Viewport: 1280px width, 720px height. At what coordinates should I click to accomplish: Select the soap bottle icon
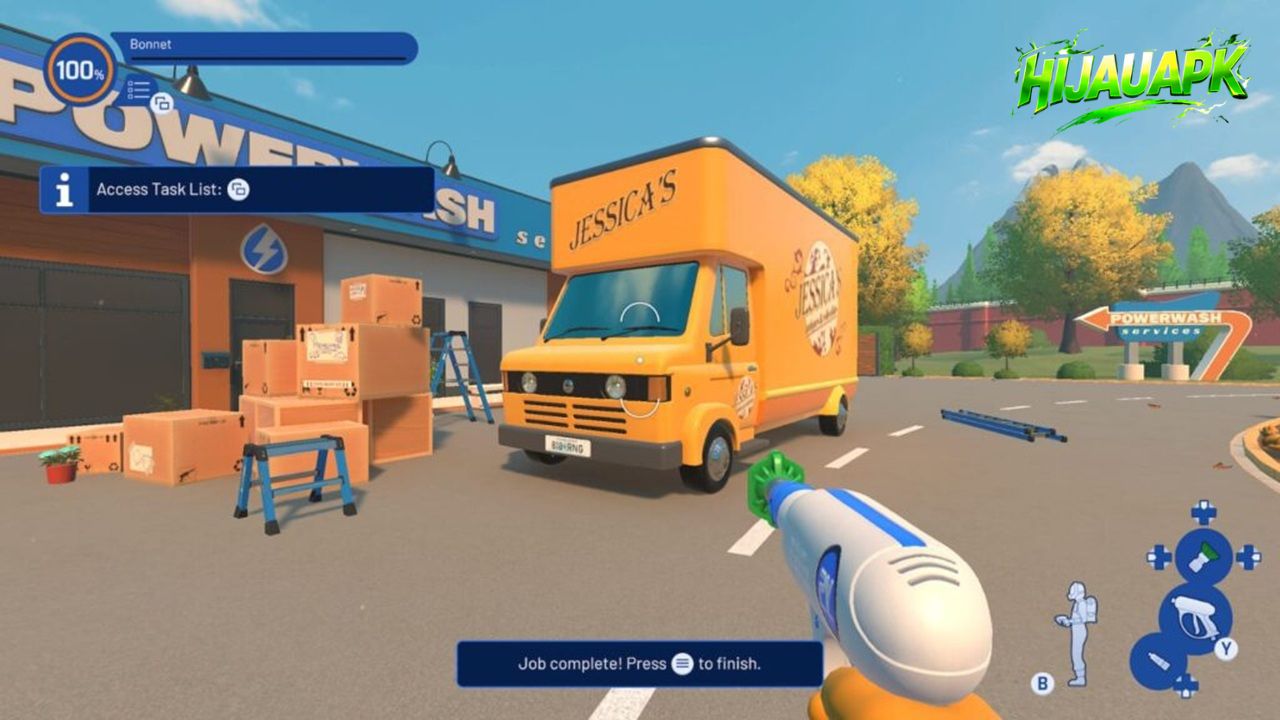pos(1158,658)
